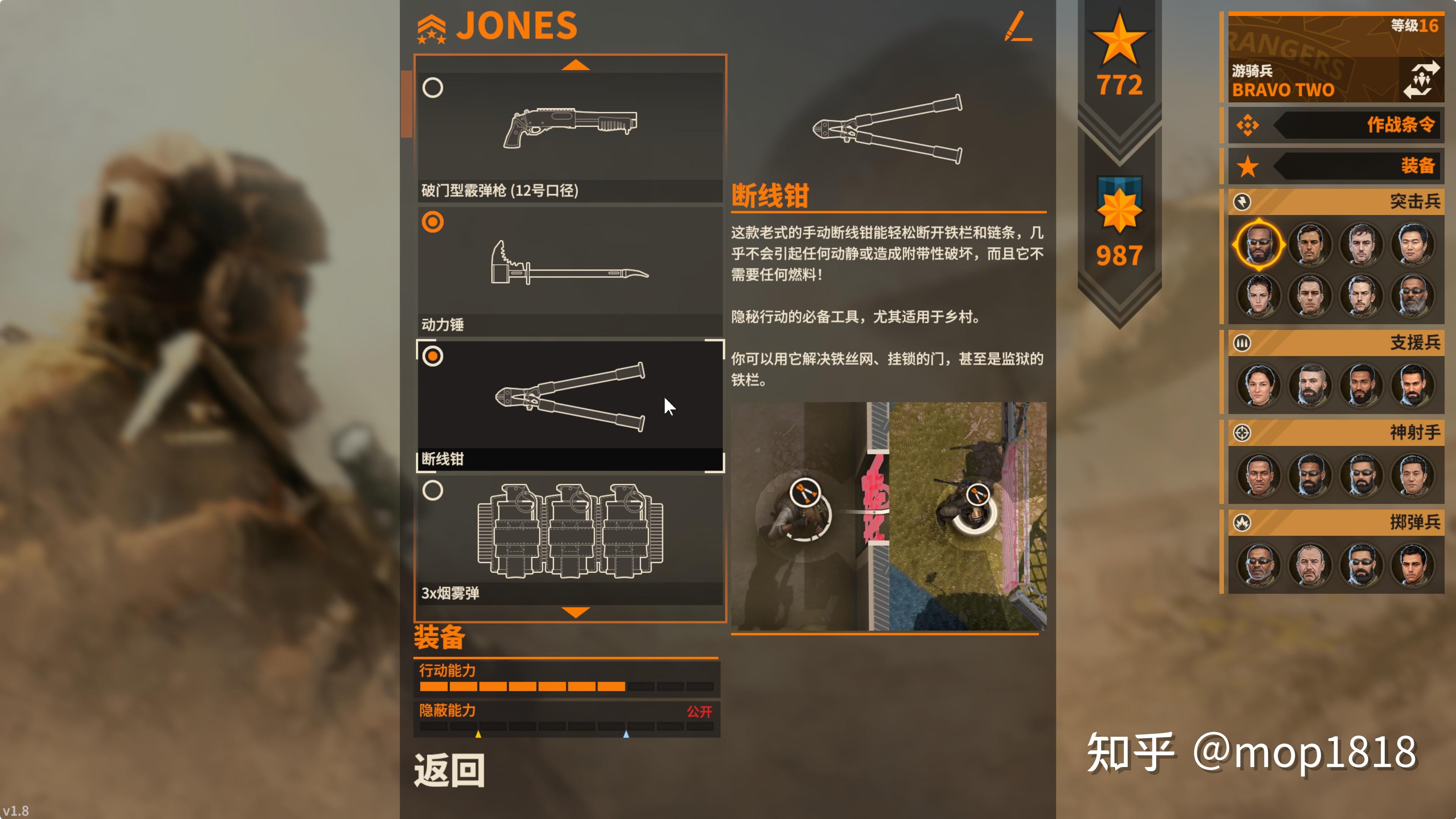The height and width of the screenshot is (819, 1456).
Task: Select the highlighted Jones portrait in 突击兵 roster
Action: click(1259, 244)
